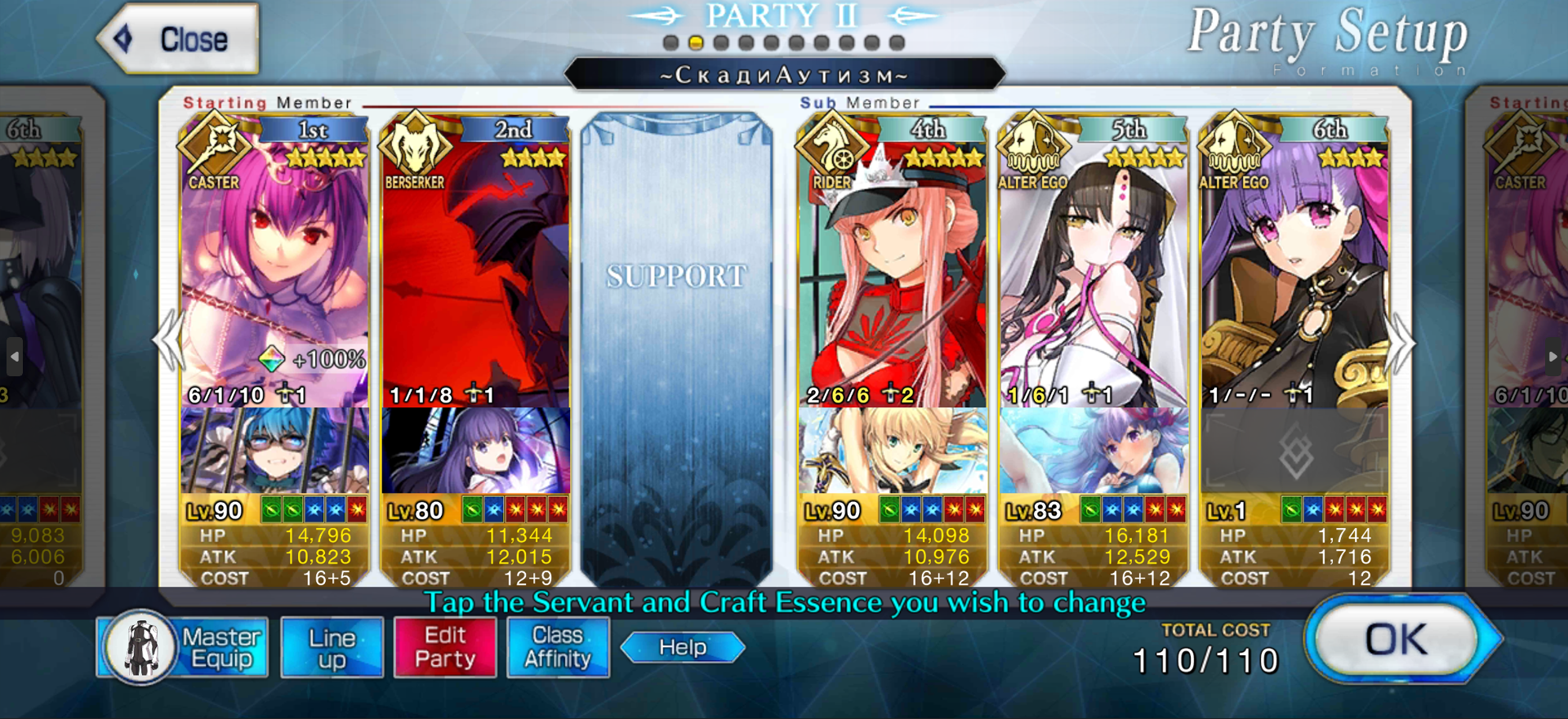
Task: Open the Help information
Action: click(683, 648)
